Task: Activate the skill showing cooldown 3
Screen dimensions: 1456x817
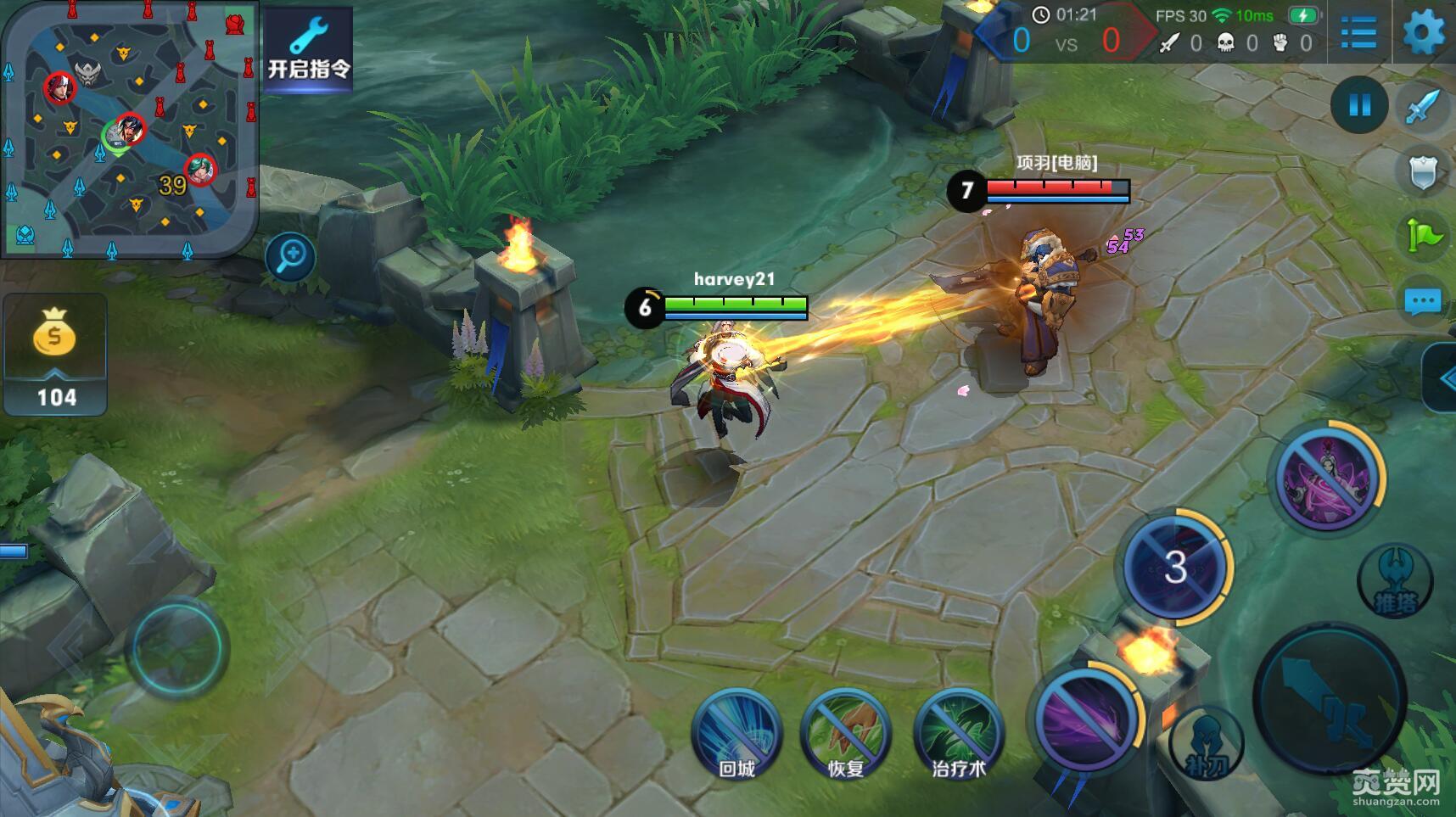Action: click(1174, 567)
